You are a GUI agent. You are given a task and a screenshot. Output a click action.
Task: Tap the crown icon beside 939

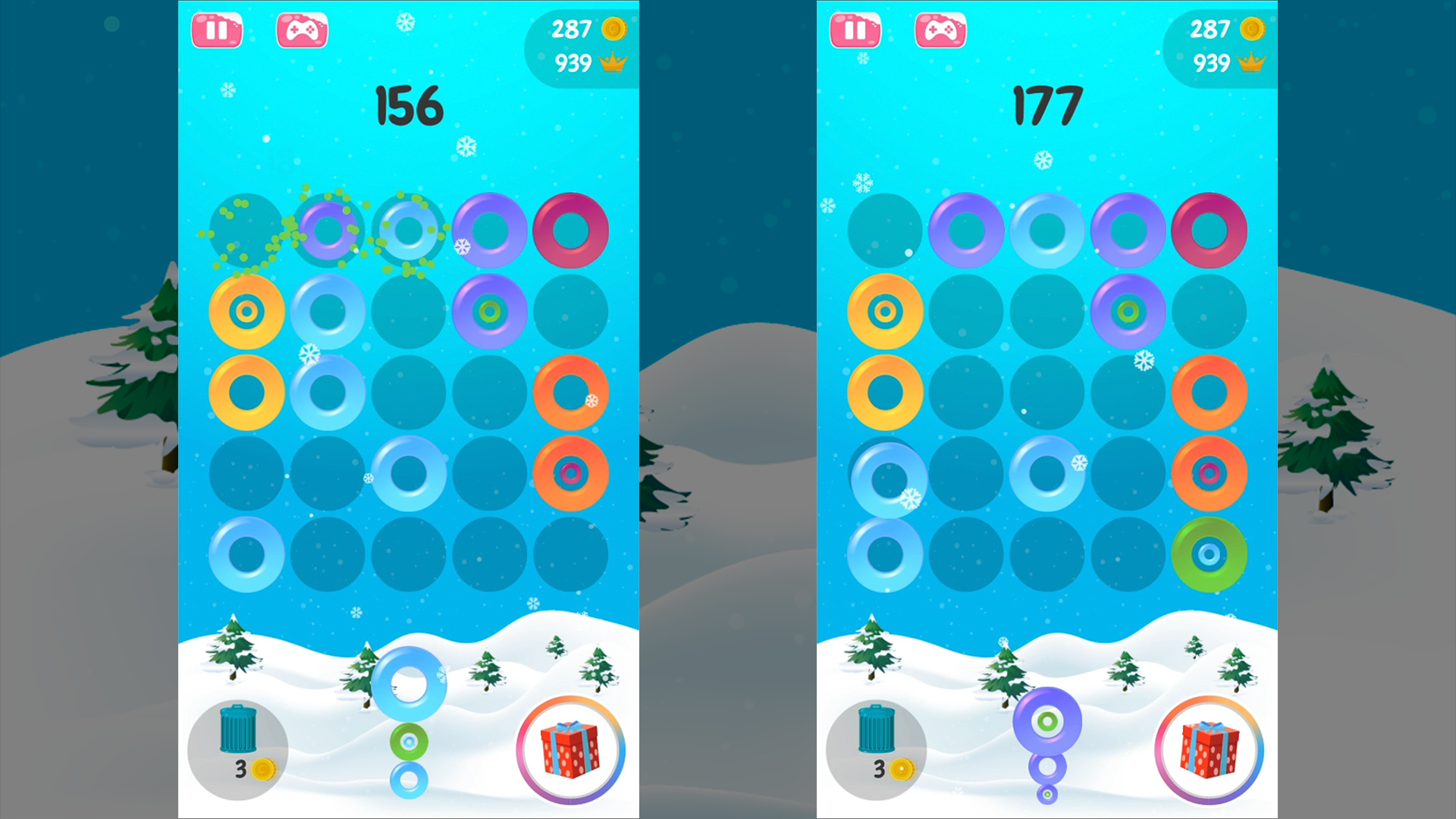click(x=613, y=62)
